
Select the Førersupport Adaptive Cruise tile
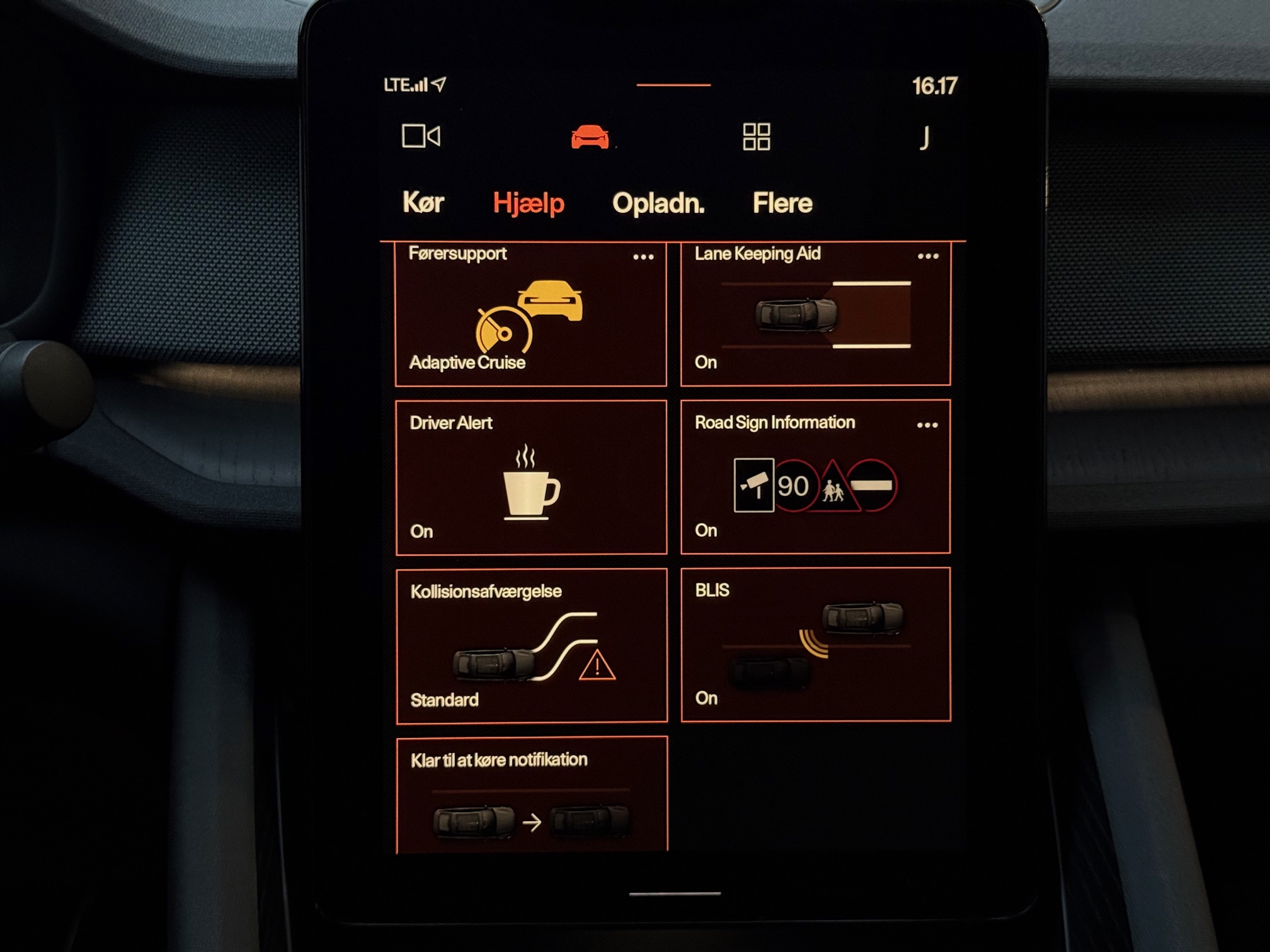530,315
